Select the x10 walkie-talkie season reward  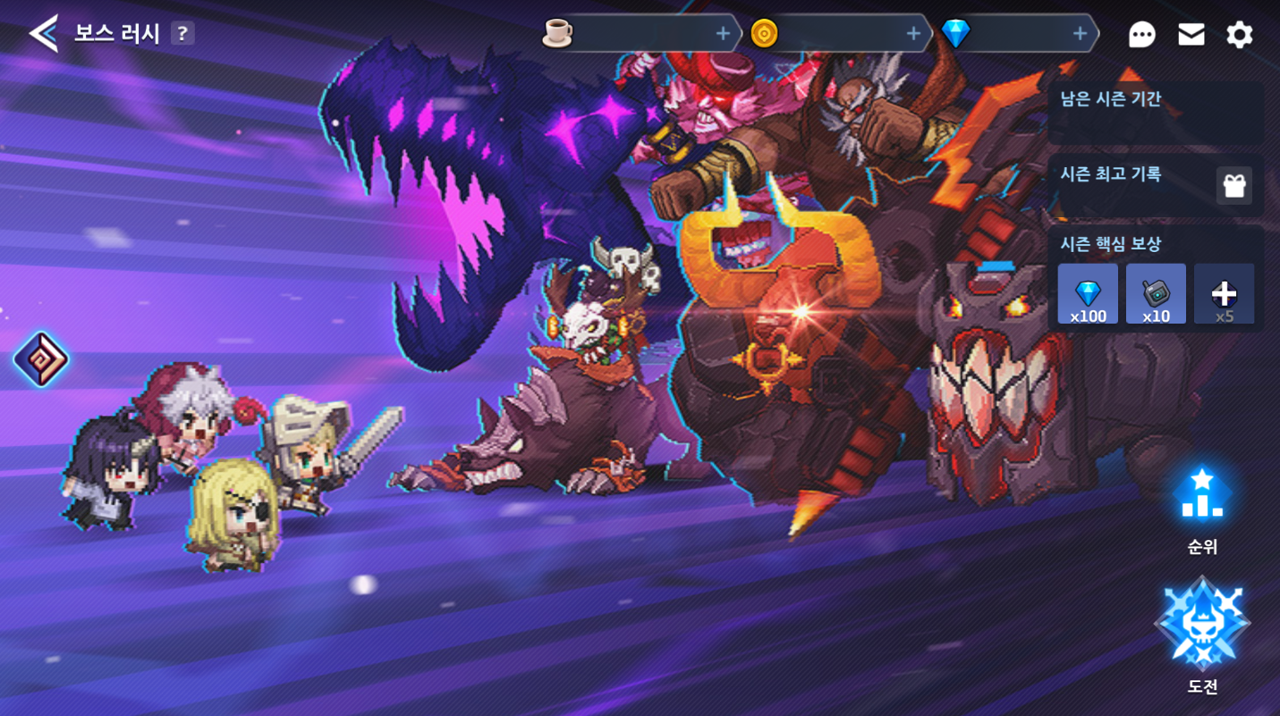1156,295
